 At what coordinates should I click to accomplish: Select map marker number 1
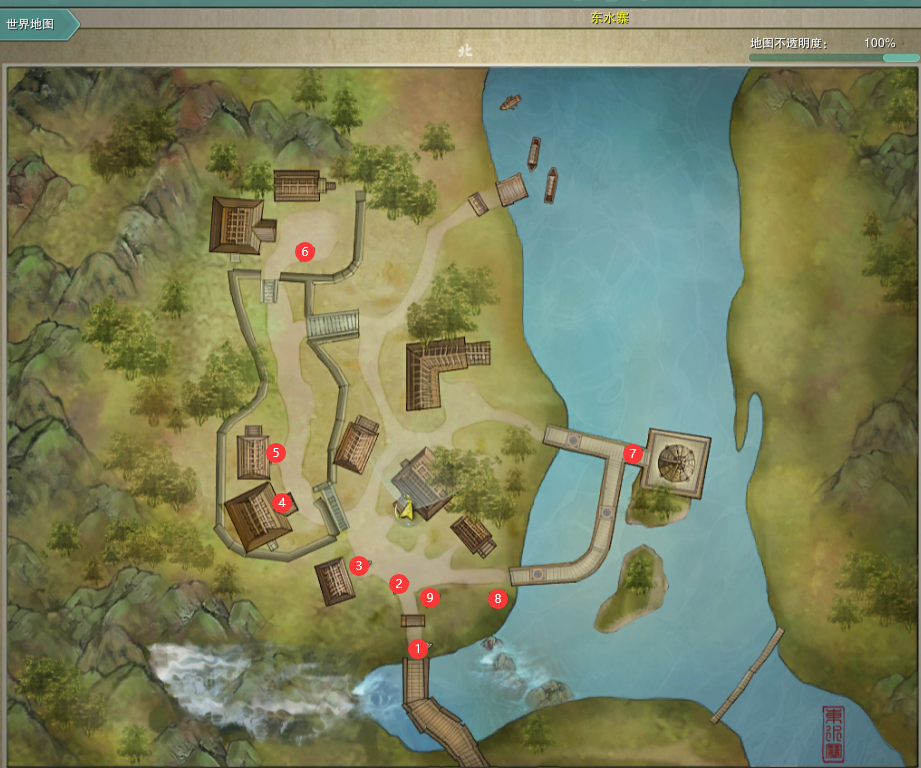pos(418,648)
